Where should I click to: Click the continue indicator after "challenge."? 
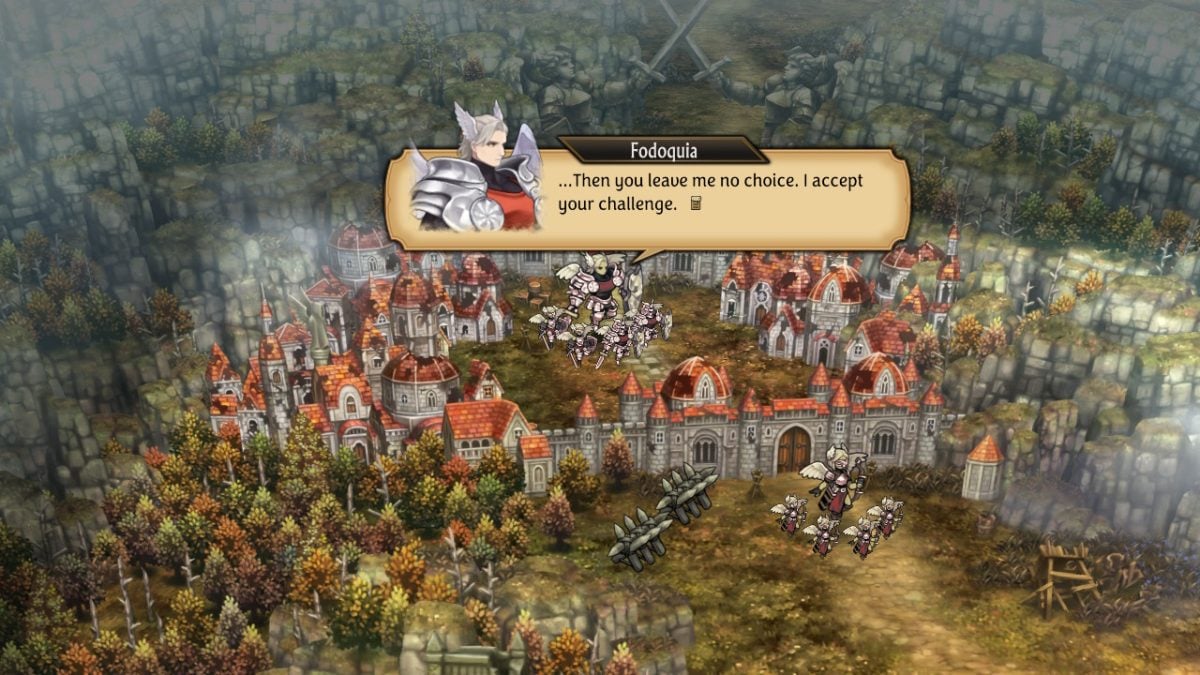pyautogui.click(x=697, y=204)
